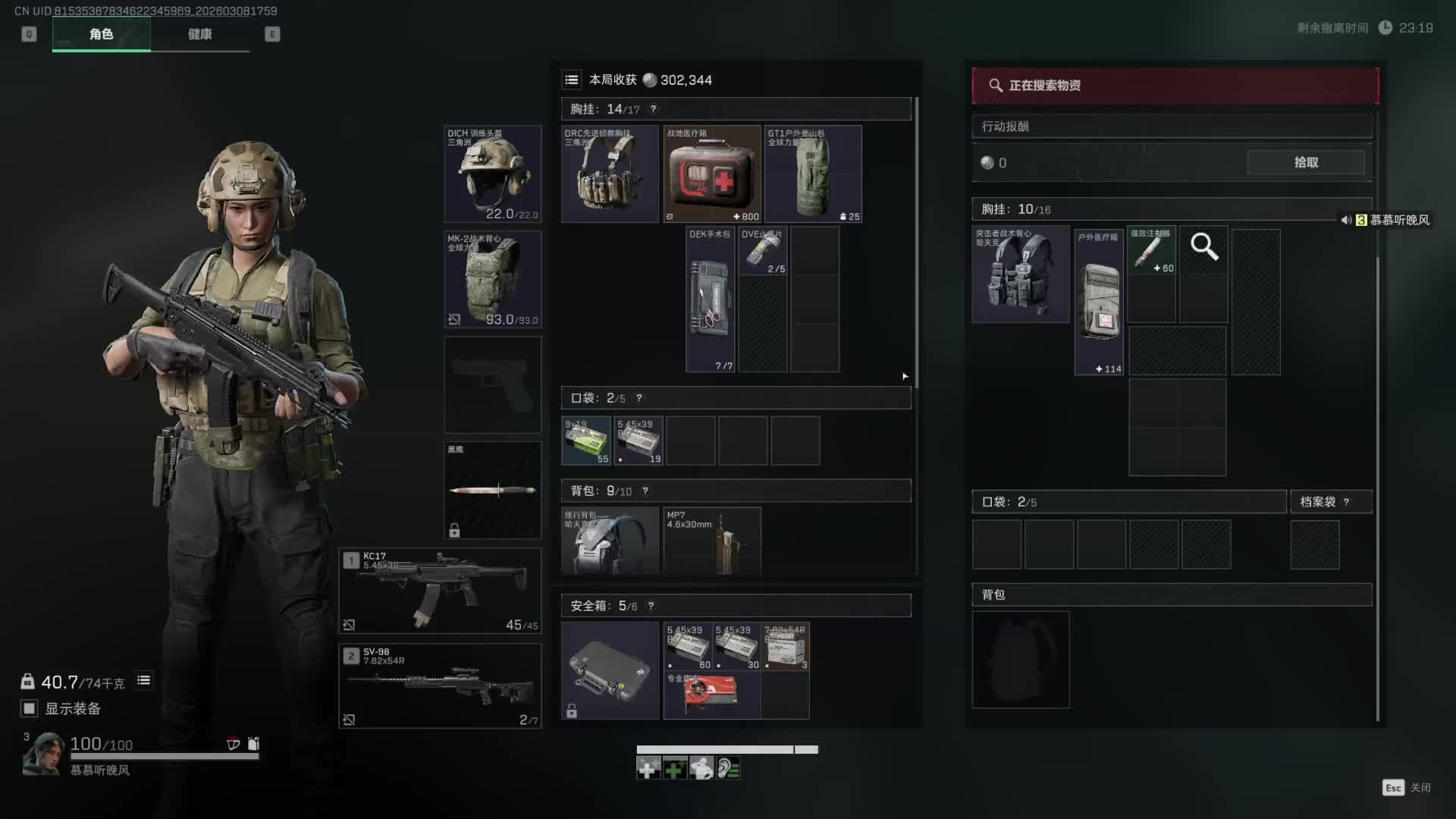
Task: Select the MP7 weapon in backpack
Action: [711, 541]
